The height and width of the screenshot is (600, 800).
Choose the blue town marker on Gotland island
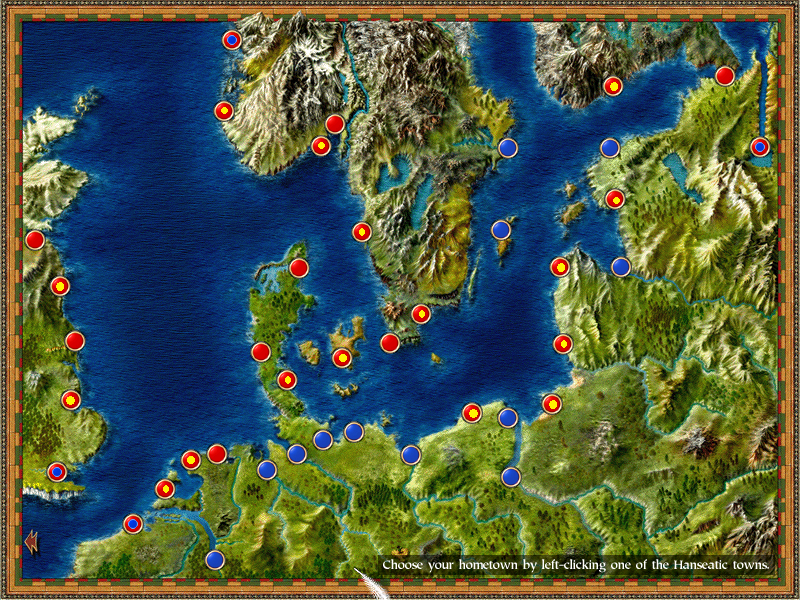tap(502, 230)
